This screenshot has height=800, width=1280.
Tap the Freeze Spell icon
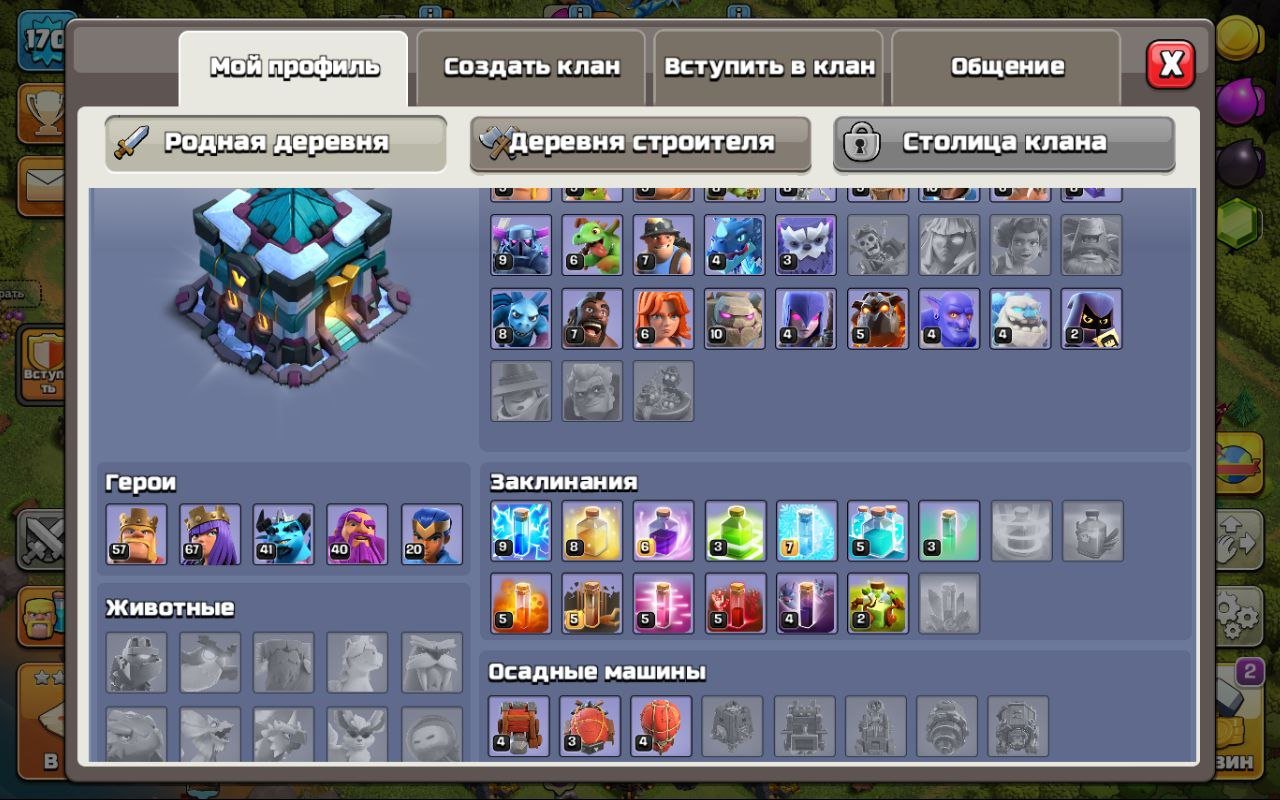(806, 531)
